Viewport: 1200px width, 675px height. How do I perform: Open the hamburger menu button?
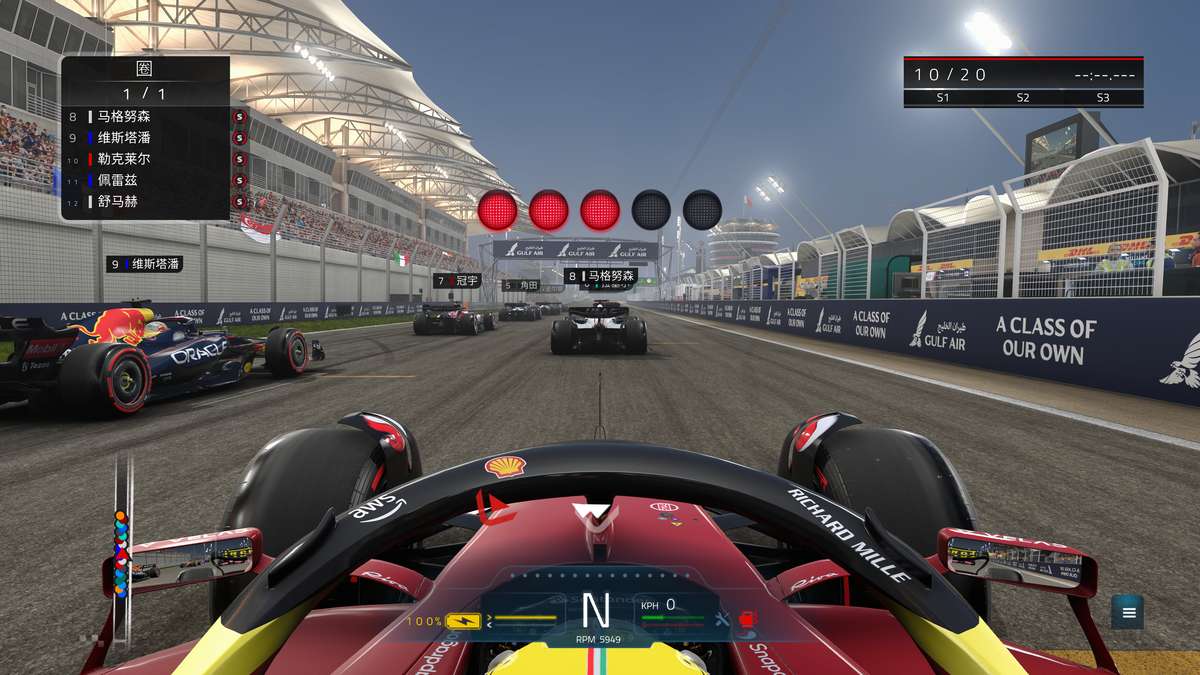1128,612
